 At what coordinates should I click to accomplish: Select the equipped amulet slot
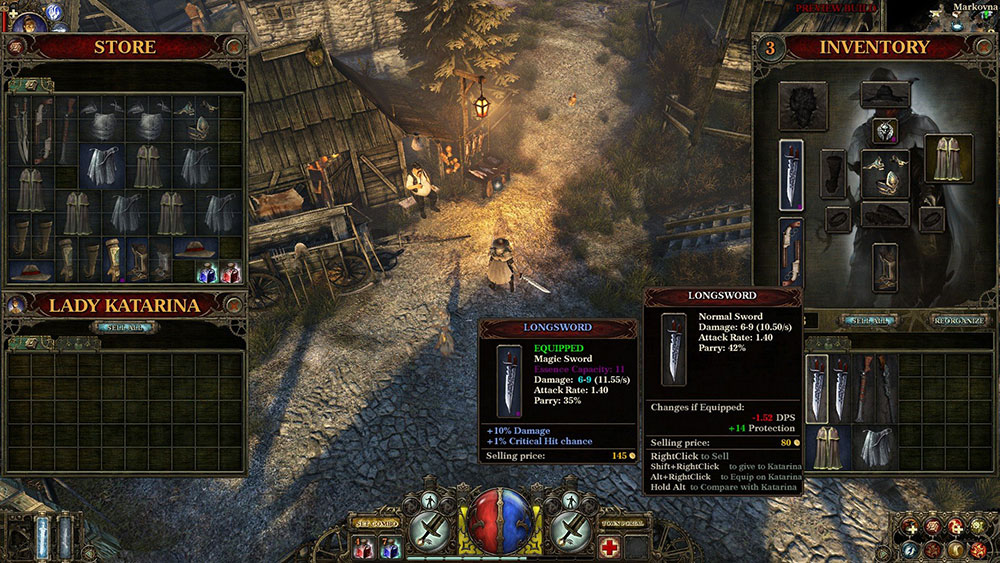(x=885, y=130)
